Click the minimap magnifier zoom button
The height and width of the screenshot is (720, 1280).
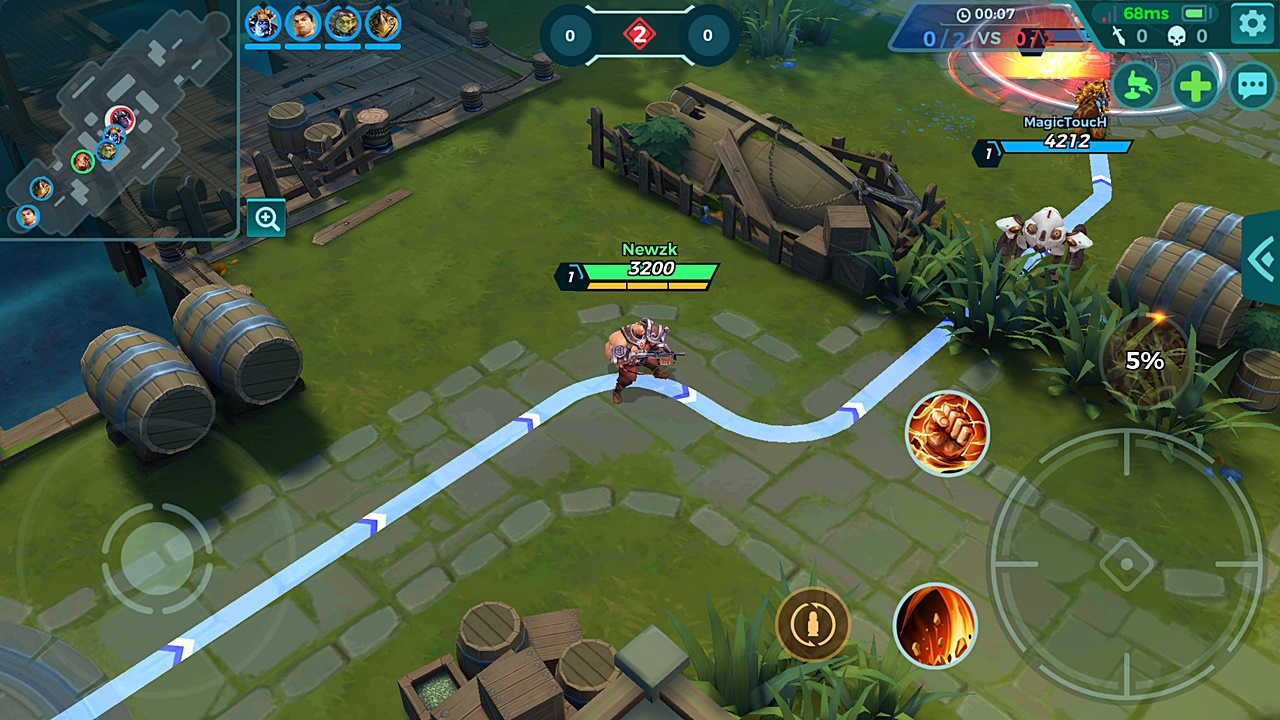pyautogui.click(x=267, y=218)
